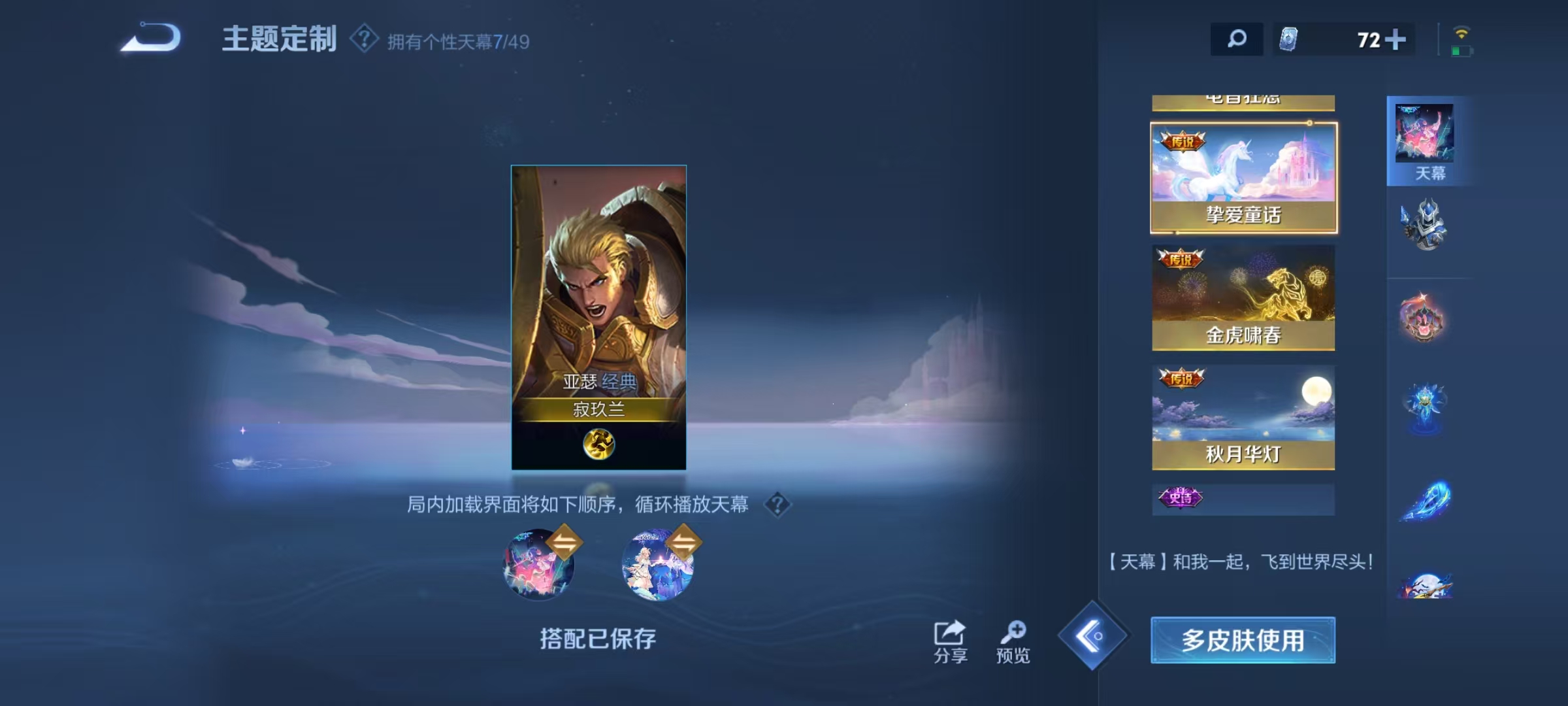The image size is (1568, 706).
Task: Click the plus icon to add crystals
Action: (1396, 39)
